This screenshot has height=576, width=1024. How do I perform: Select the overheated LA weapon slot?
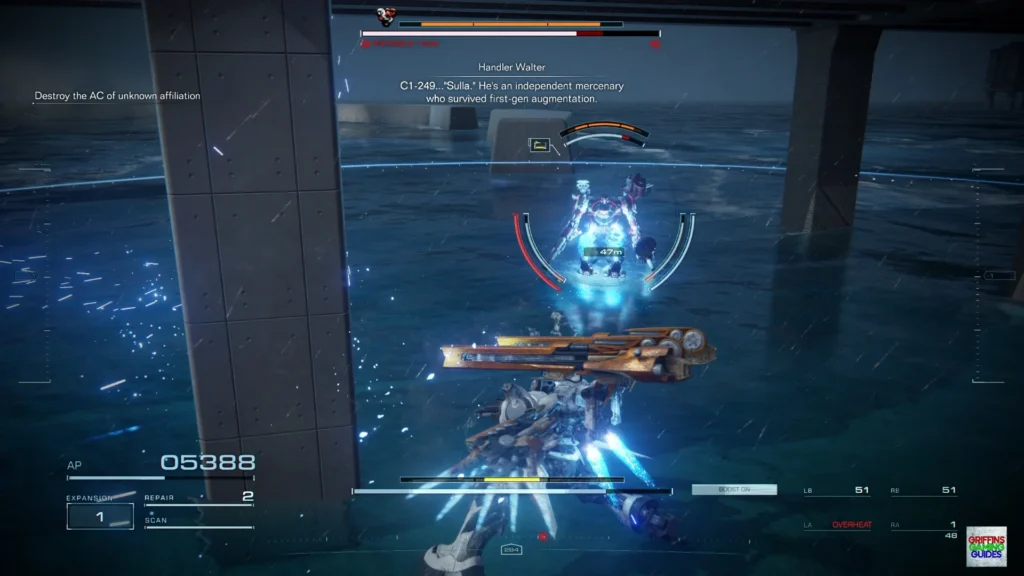tap(836, 525)
